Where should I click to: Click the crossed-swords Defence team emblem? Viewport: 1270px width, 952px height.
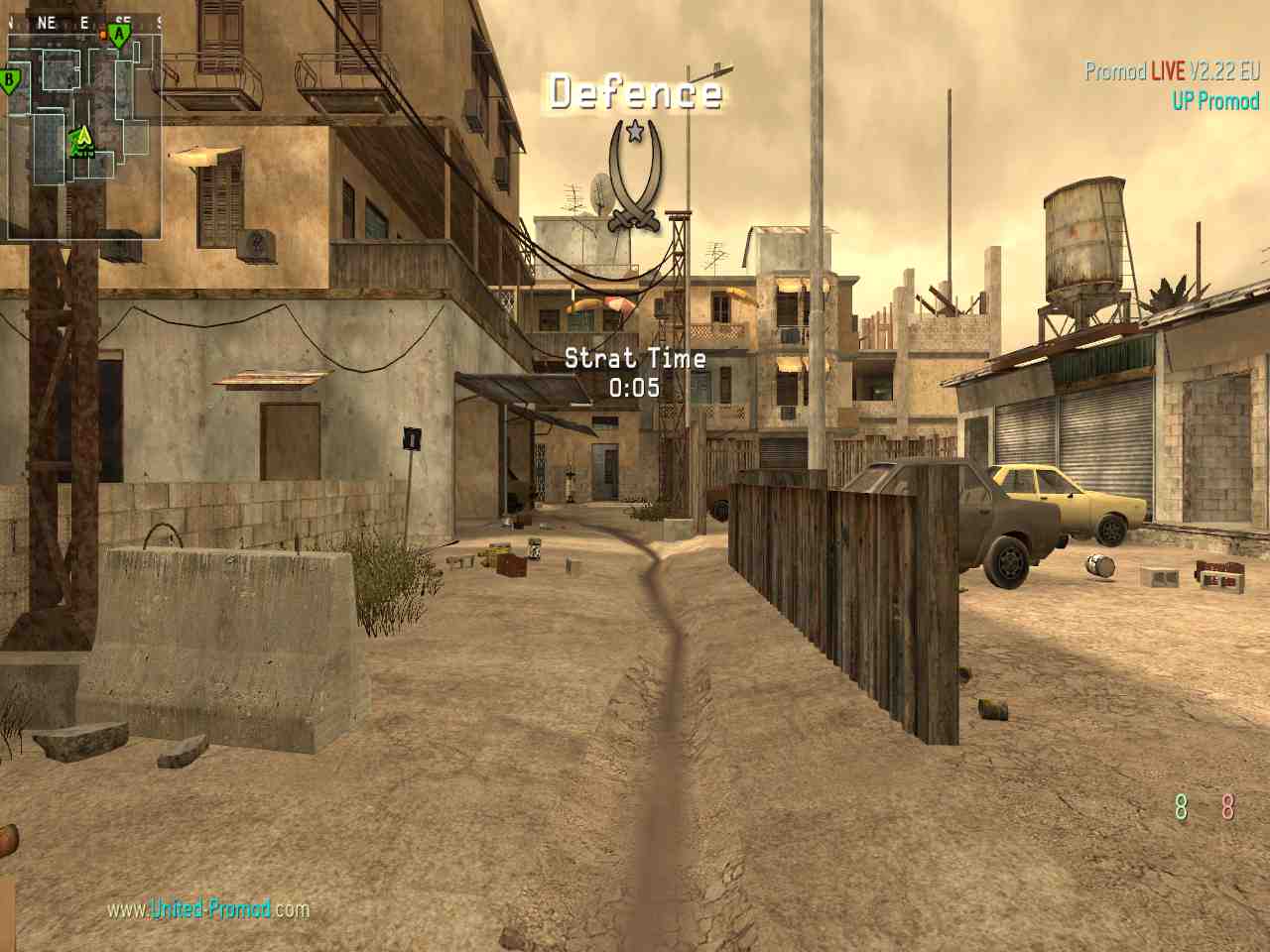pos(635,176)
